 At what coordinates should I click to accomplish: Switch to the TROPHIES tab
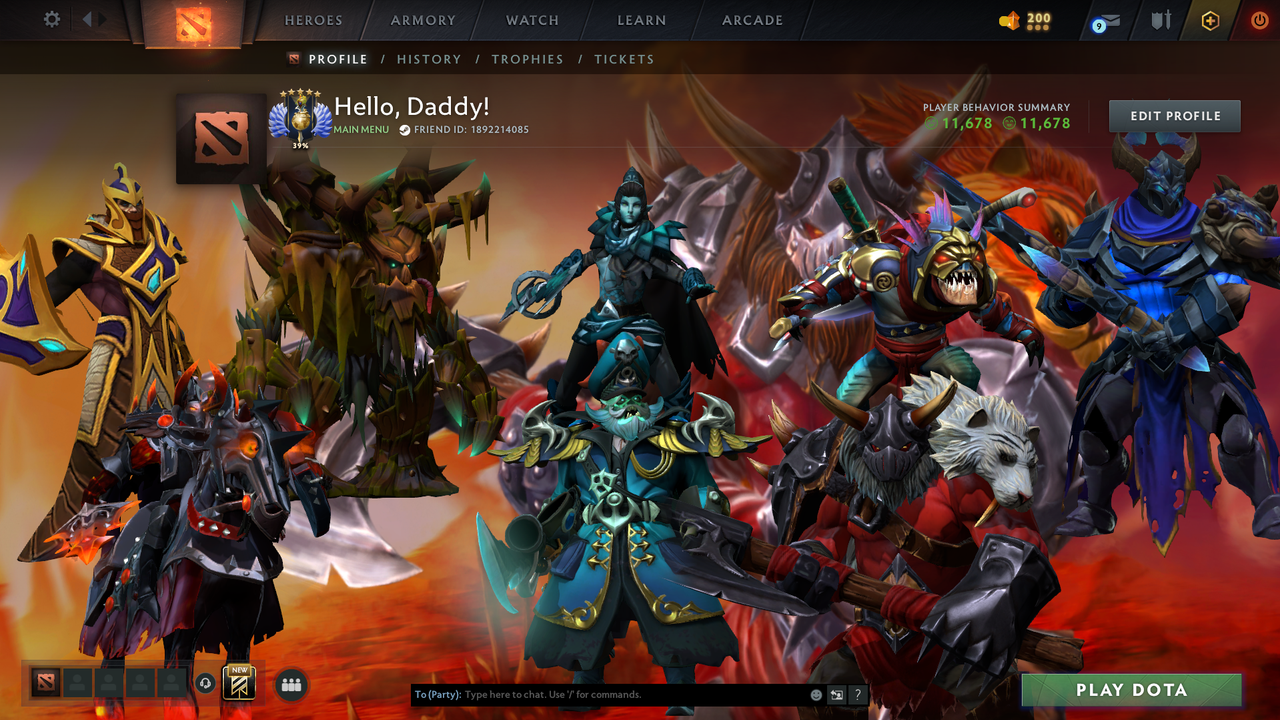527,59
